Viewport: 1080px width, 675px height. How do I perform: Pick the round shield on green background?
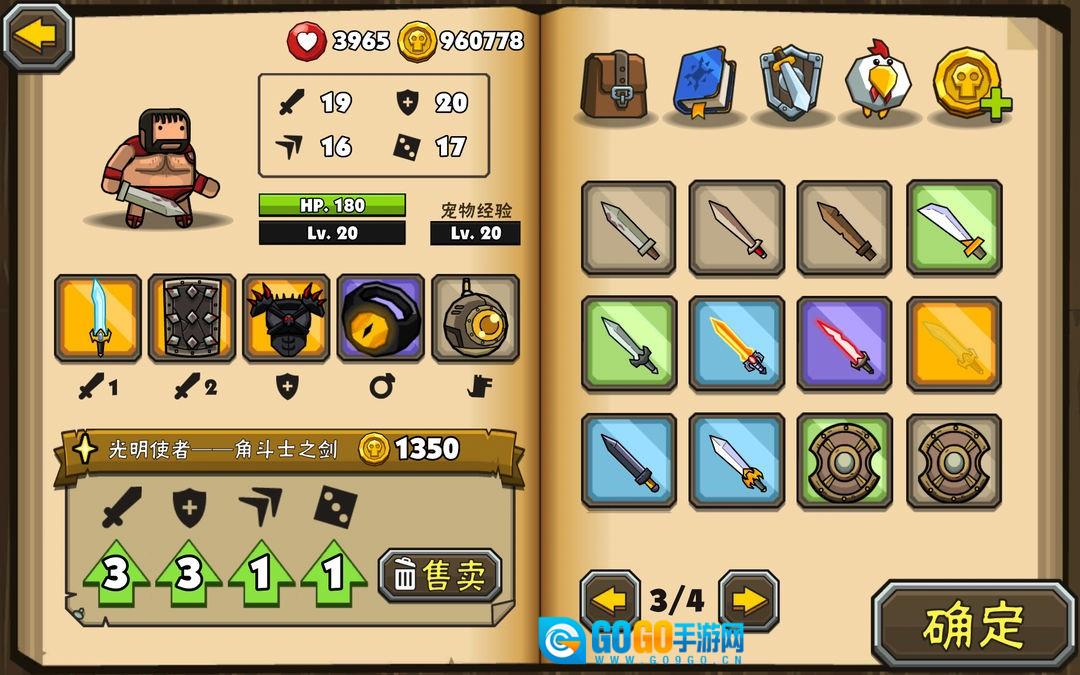[844, 461]
